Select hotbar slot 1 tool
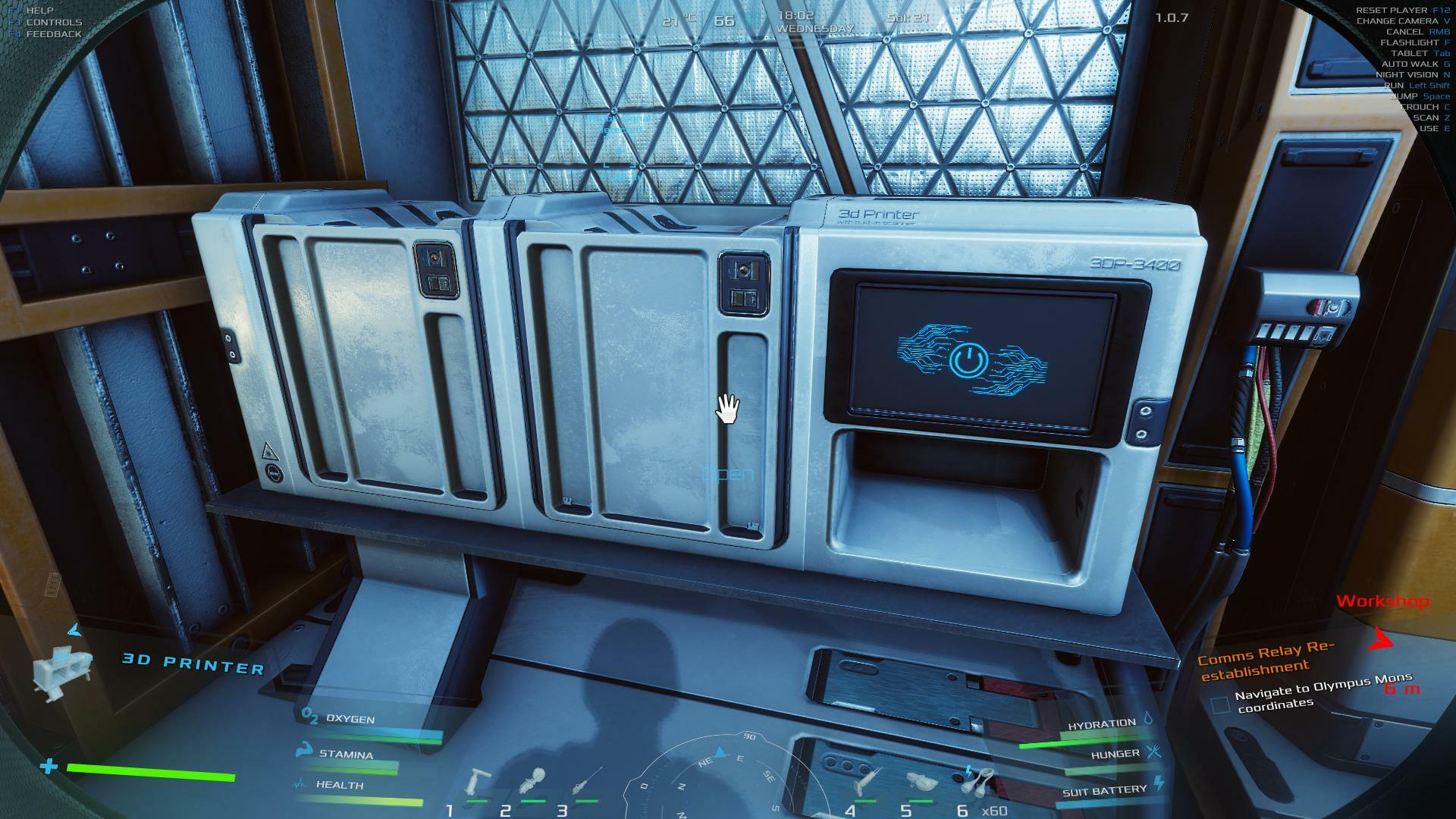The image size is (1456, 819). (x=478, y=783)
